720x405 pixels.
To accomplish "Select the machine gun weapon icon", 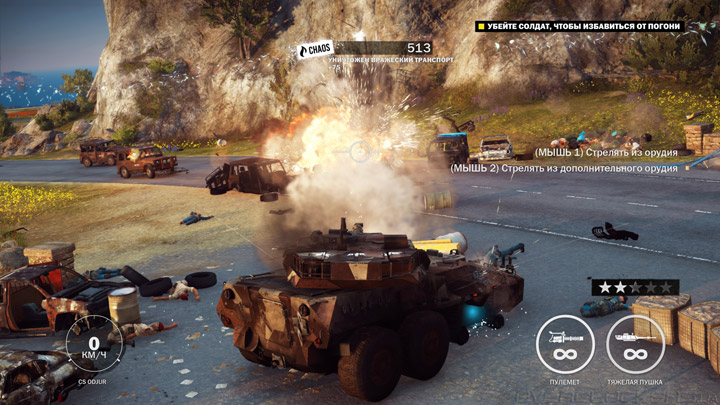I will [565, 344].
